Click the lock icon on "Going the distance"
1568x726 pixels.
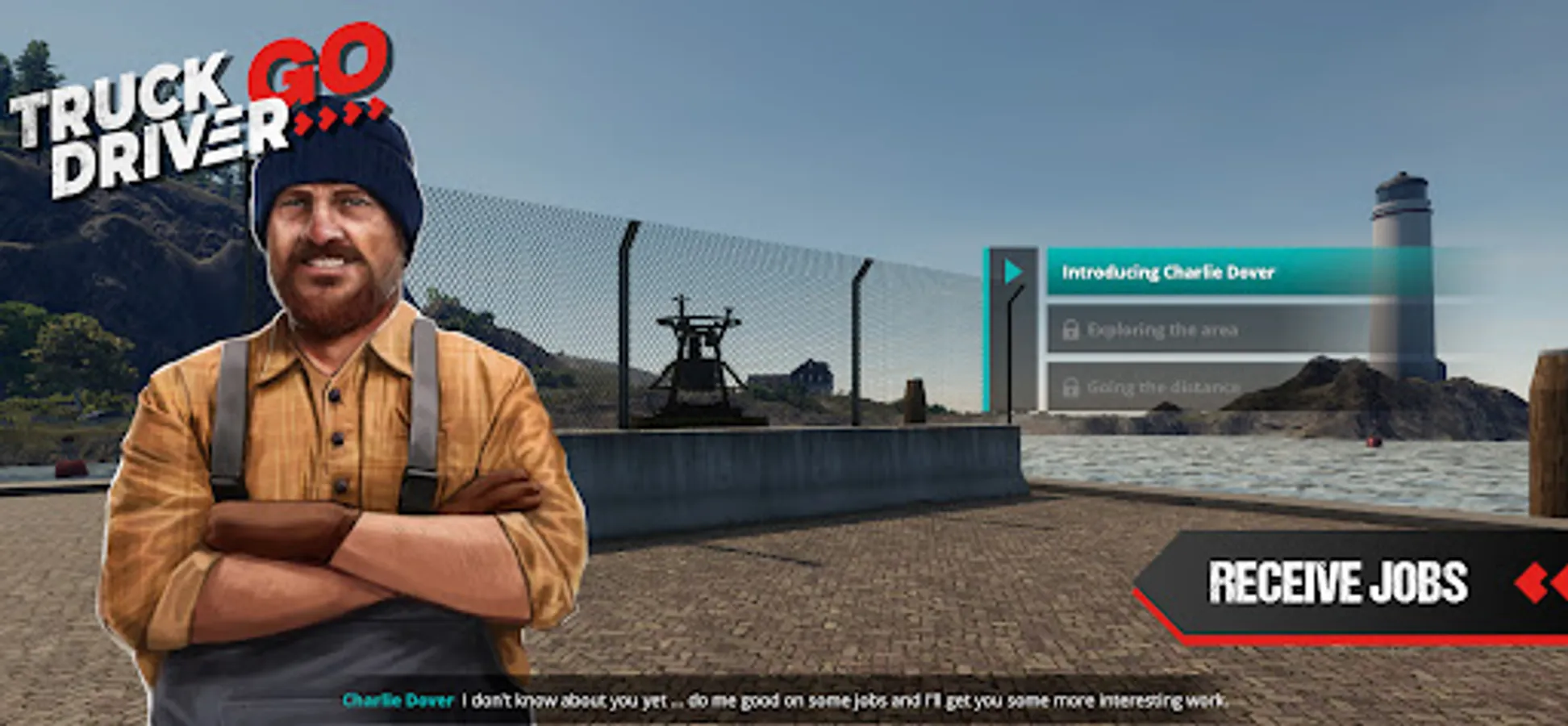1073,388
